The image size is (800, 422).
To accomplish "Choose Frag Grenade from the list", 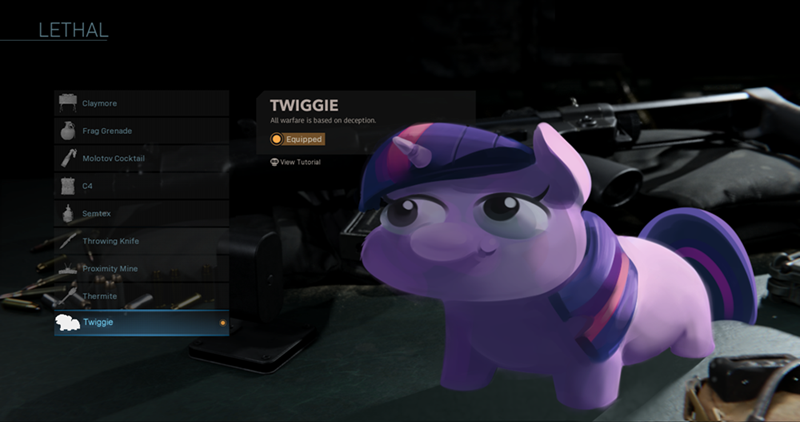I will (141, 131).
